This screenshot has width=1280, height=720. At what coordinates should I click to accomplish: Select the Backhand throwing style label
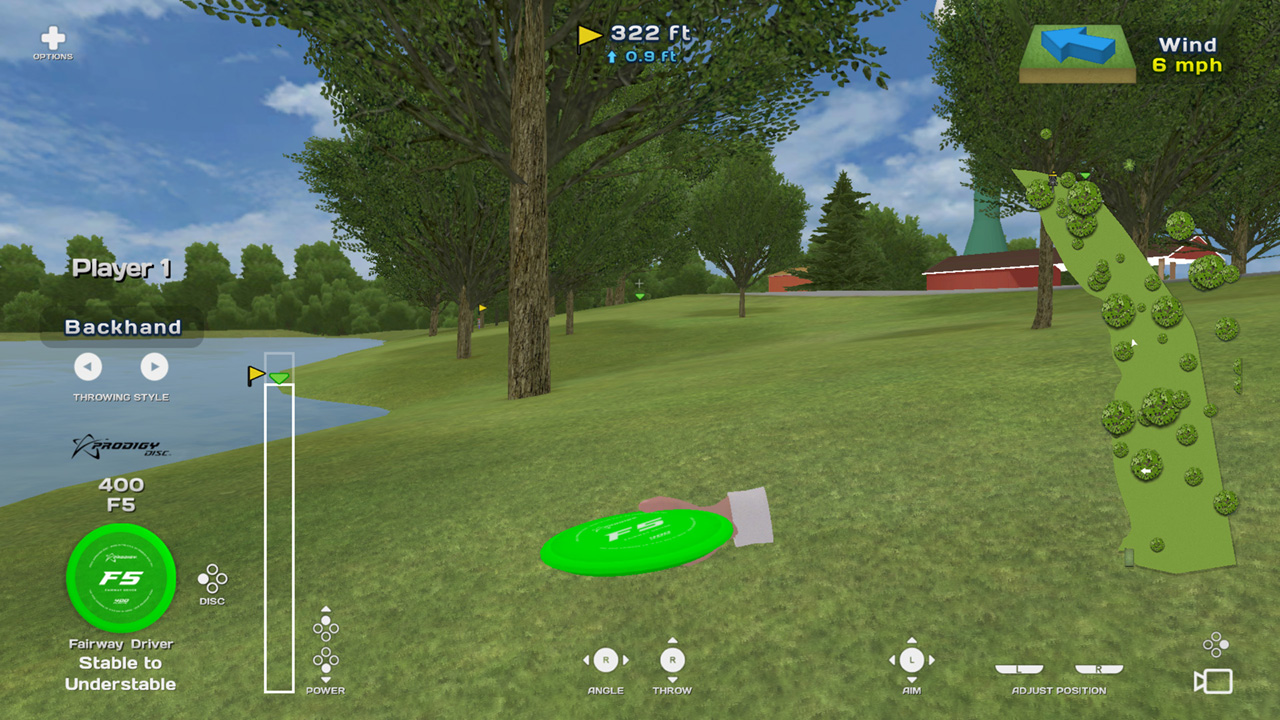point(122,326)
